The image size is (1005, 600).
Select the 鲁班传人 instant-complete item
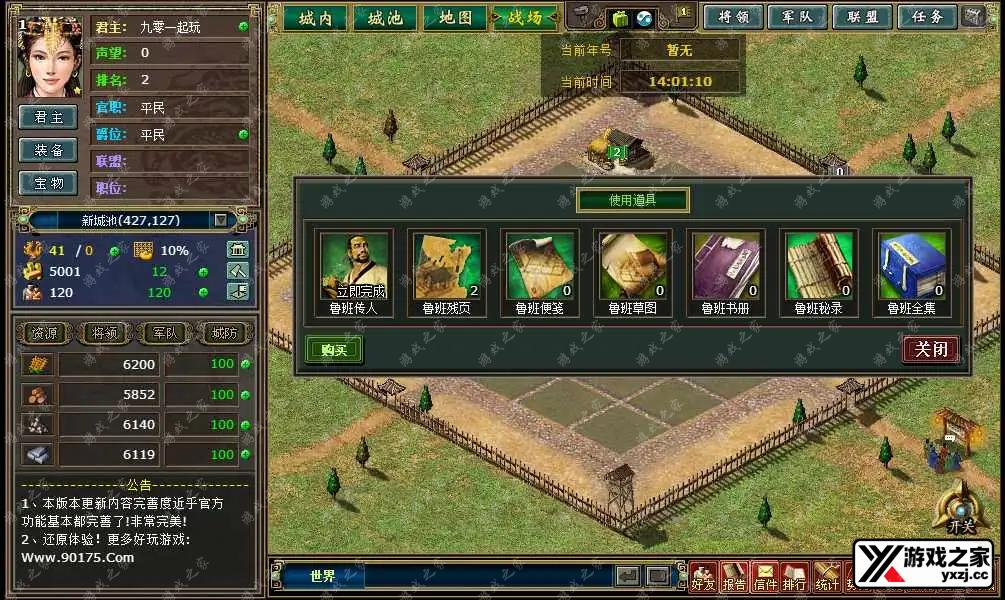point(354,266)
